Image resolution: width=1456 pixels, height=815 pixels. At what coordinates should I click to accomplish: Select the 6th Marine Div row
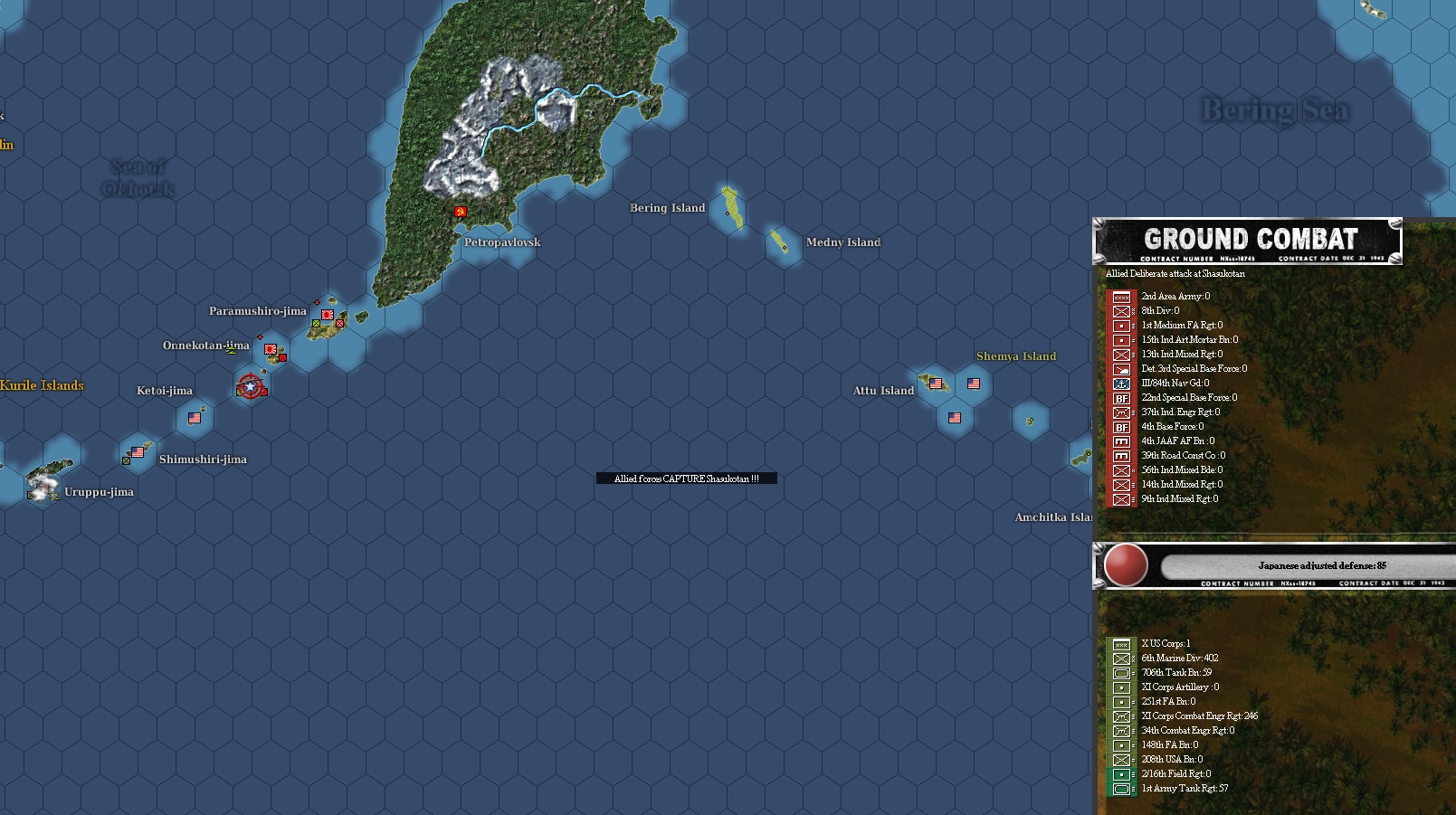click(1179, 659)
